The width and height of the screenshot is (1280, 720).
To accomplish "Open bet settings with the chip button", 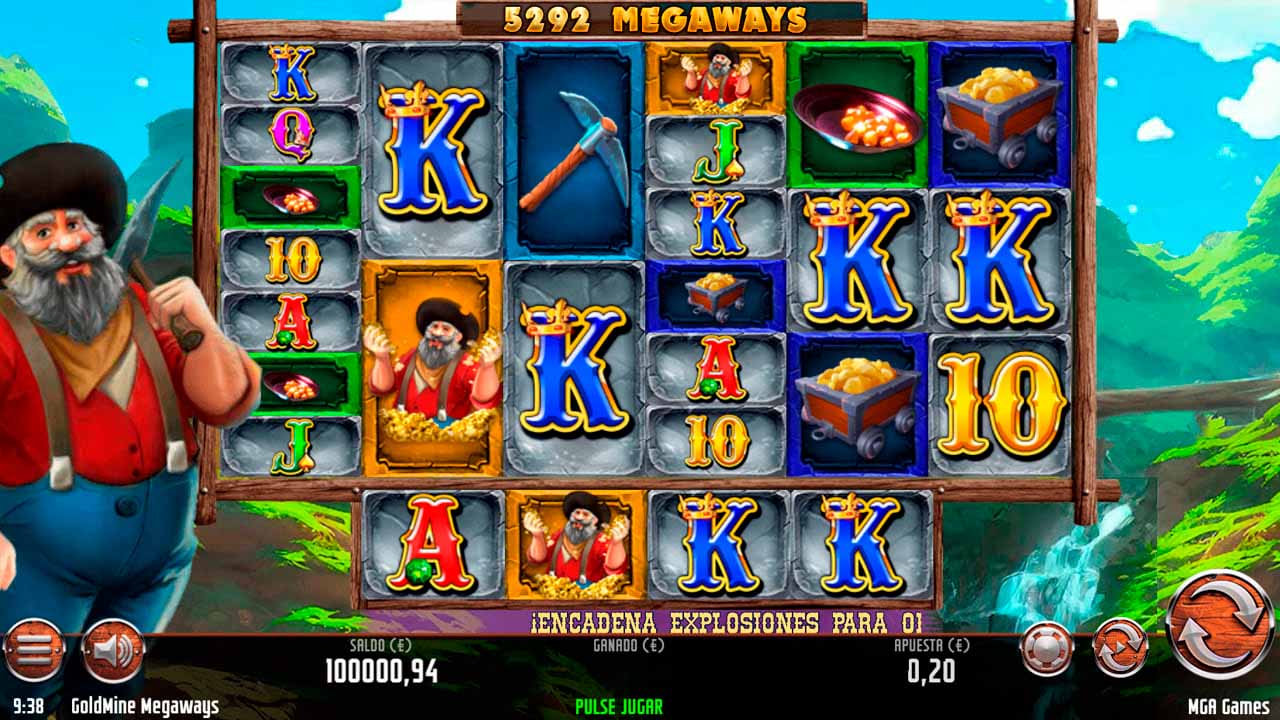I will (1047, 647).
